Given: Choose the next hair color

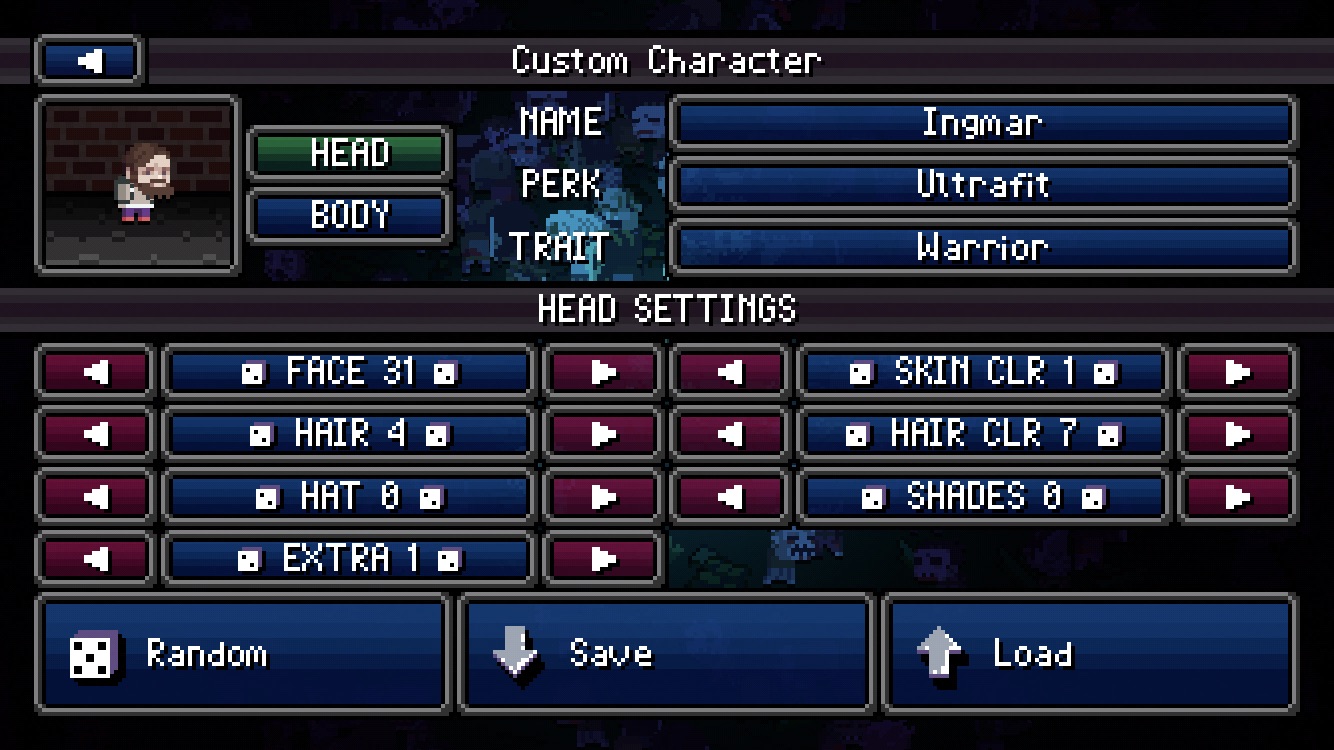Looking at the screenshot, I should click(x=1237, y=434).
